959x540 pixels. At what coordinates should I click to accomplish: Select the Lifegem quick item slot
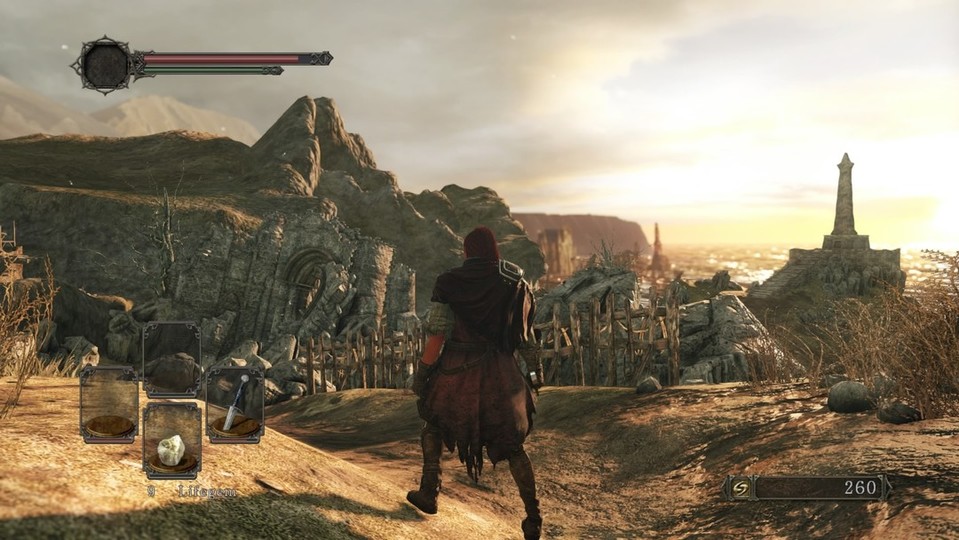(172, 441)
